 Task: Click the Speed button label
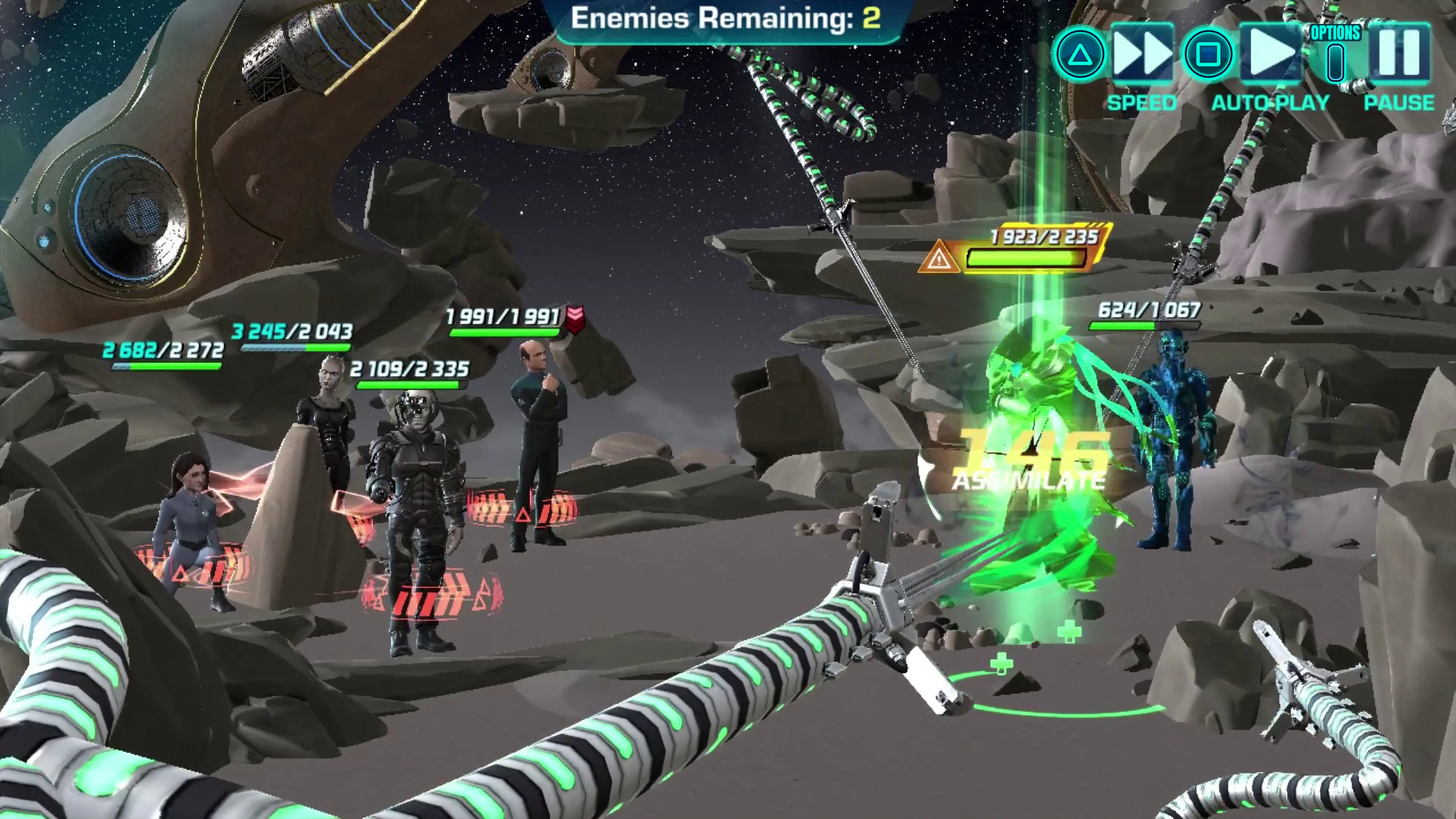[1141, 102]
